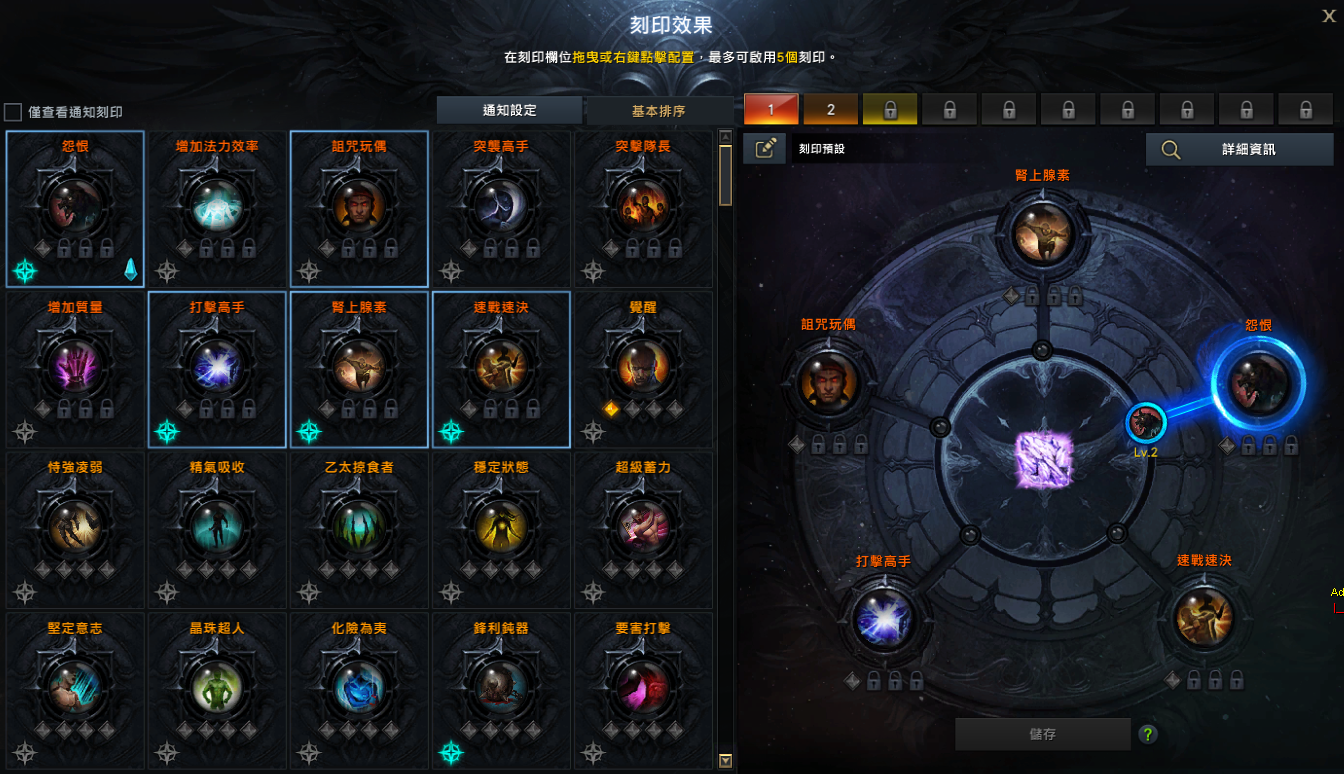Screen dimensions: 1344x774
Task: Click the 儲存 save button
Action: click(1042, 734)
